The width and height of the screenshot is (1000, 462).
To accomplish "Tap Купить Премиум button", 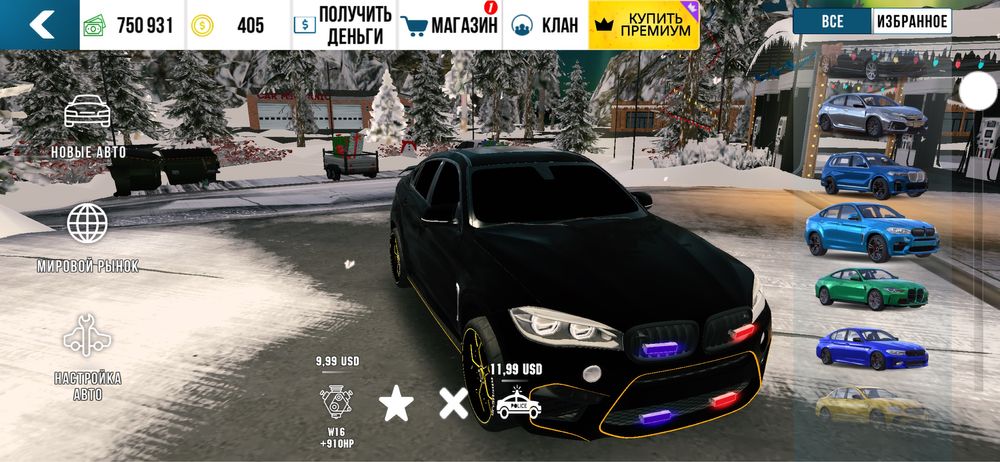I will tap(644, 25).
